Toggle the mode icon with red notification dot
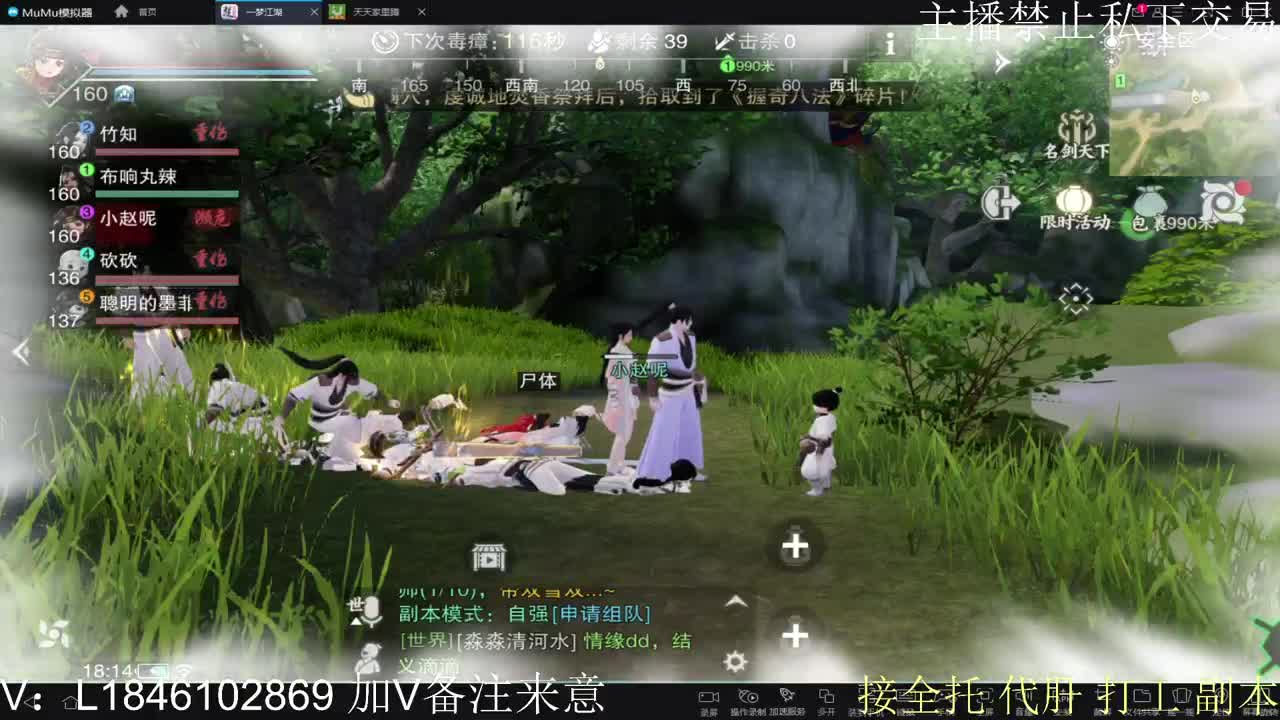Screen dimensions: 1280x720 pos(1223,202)
